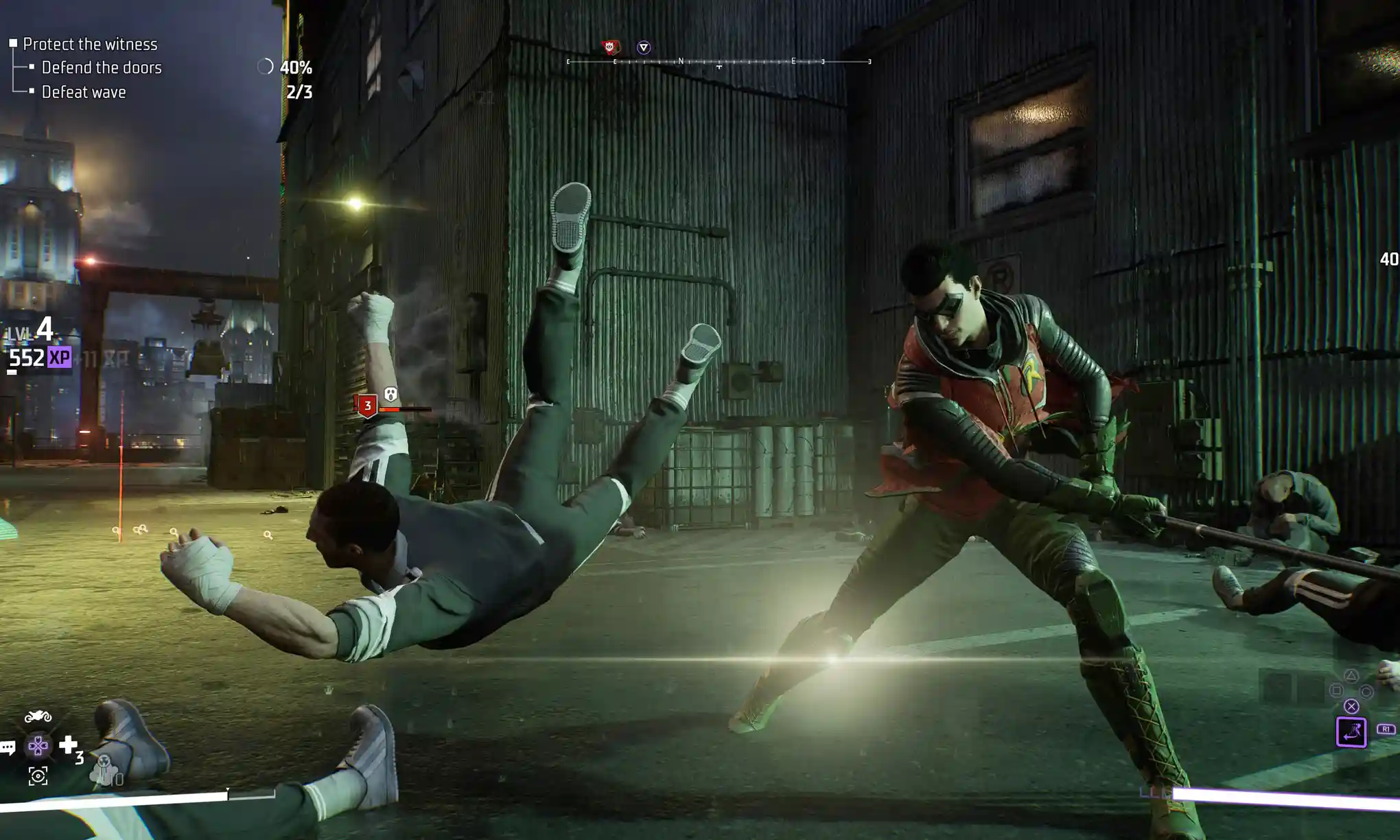The image size is (1400, 840).
Task: Activate the scan mode target icon
Action: coord(38,776)
